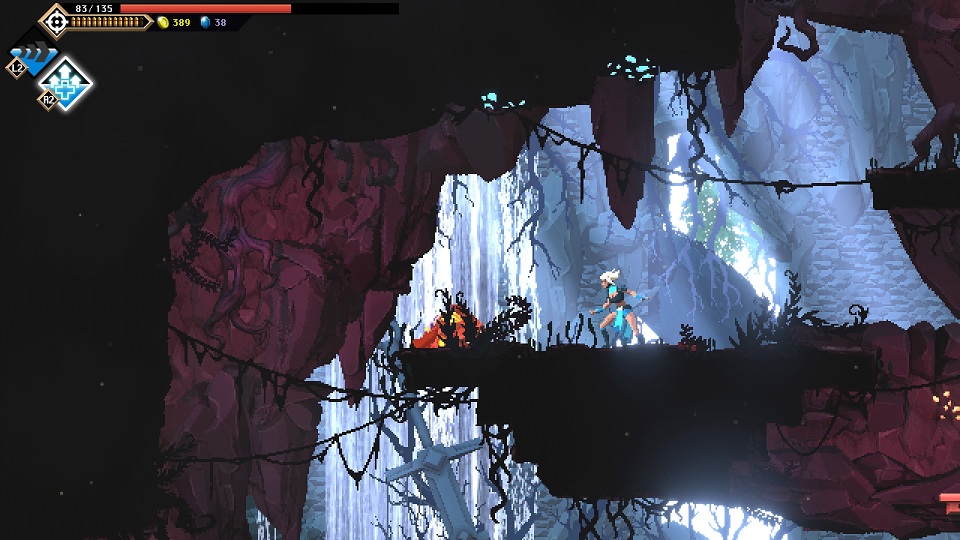Select the crosshair weapon emblem
The height and width of the screenshot is (540, 960).
(55, 21)
